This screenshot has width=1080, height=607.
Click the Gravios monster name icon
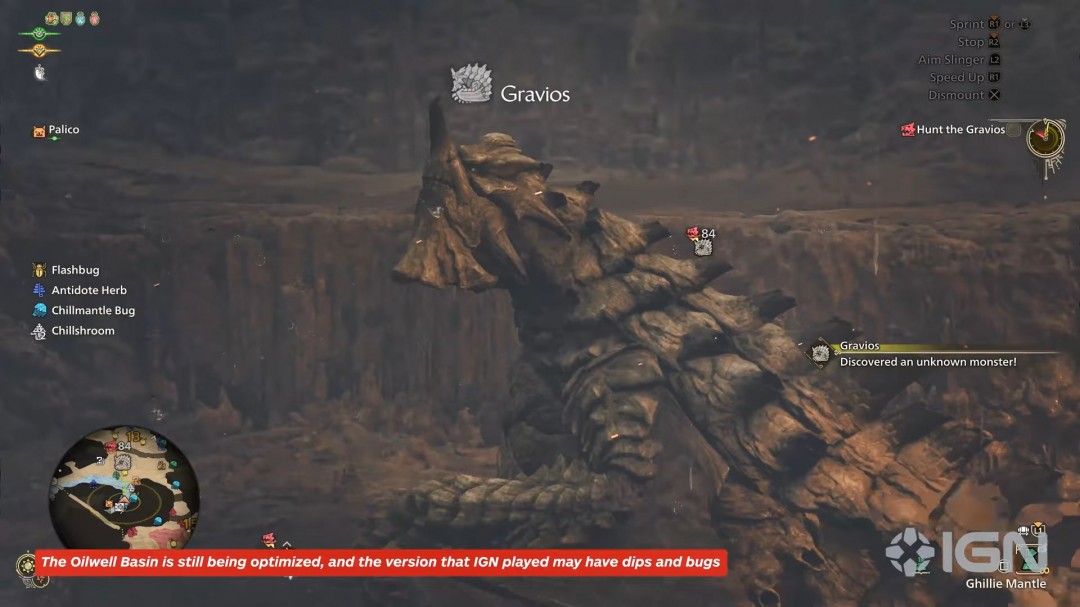[470, 86]
